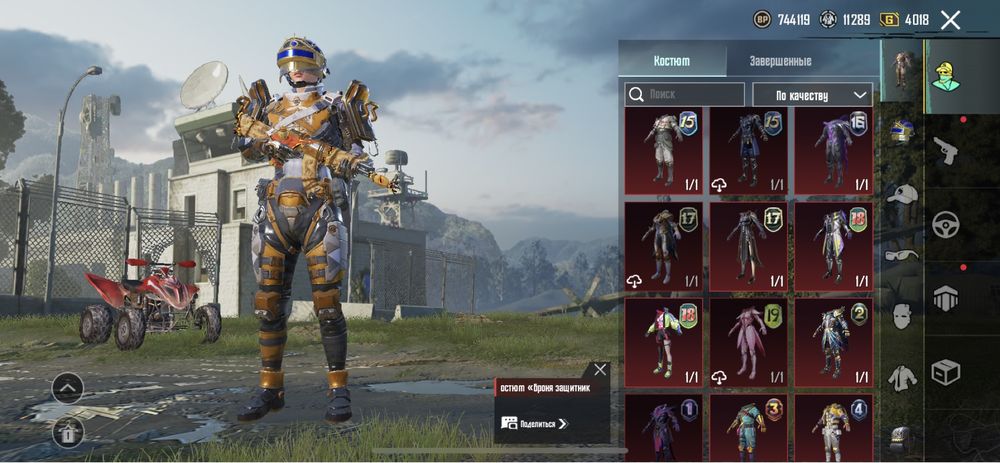Viewport: 1000px width, 463px height.
Task: Open the pistol weapon skins category
Action: click(x=945, y=151)
